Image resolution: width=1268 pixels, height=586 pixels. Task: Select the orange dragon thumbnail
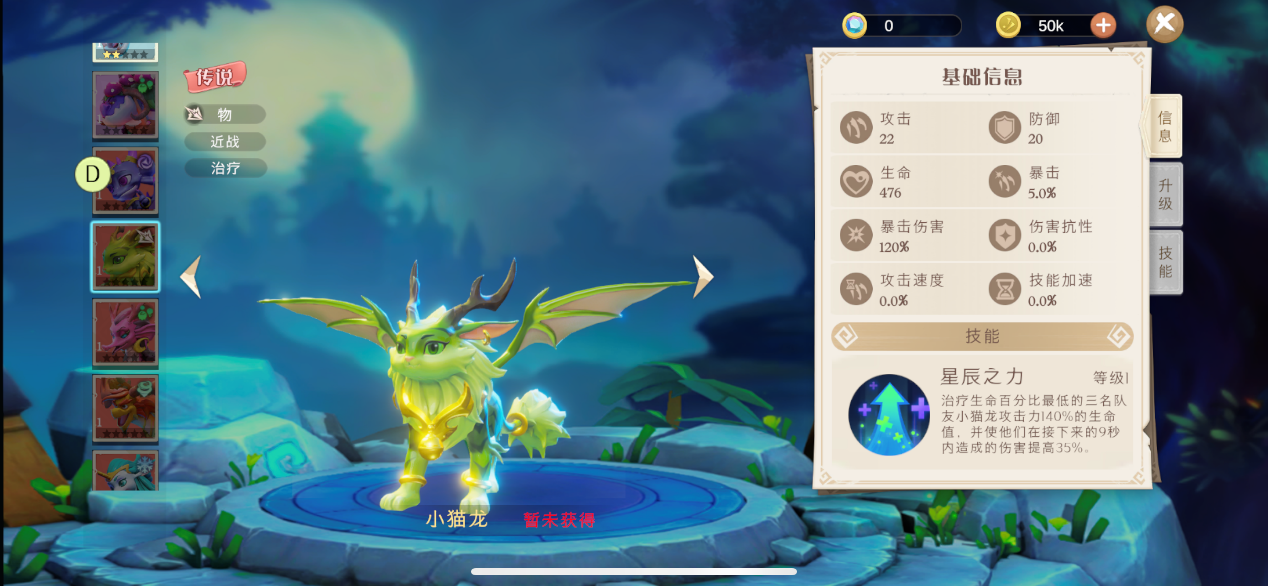[x=125, y=407]
